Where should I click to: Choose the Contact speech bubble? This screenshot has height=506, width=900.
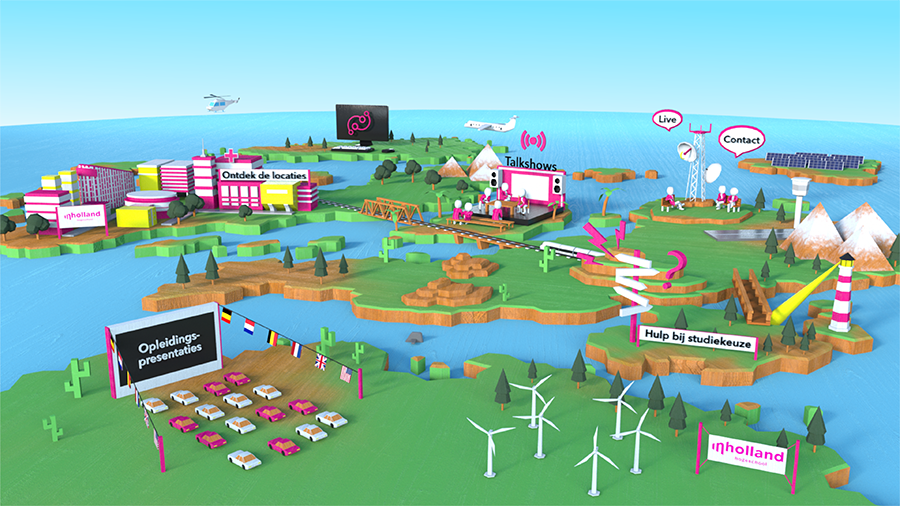coord(741,140)
